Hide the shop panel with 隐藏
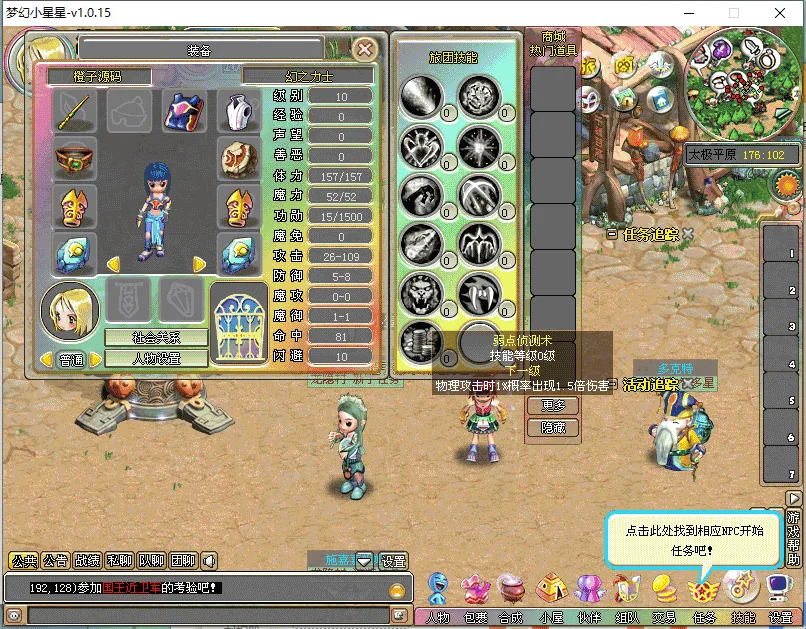The image size is (806, 629). coord(553,427)
